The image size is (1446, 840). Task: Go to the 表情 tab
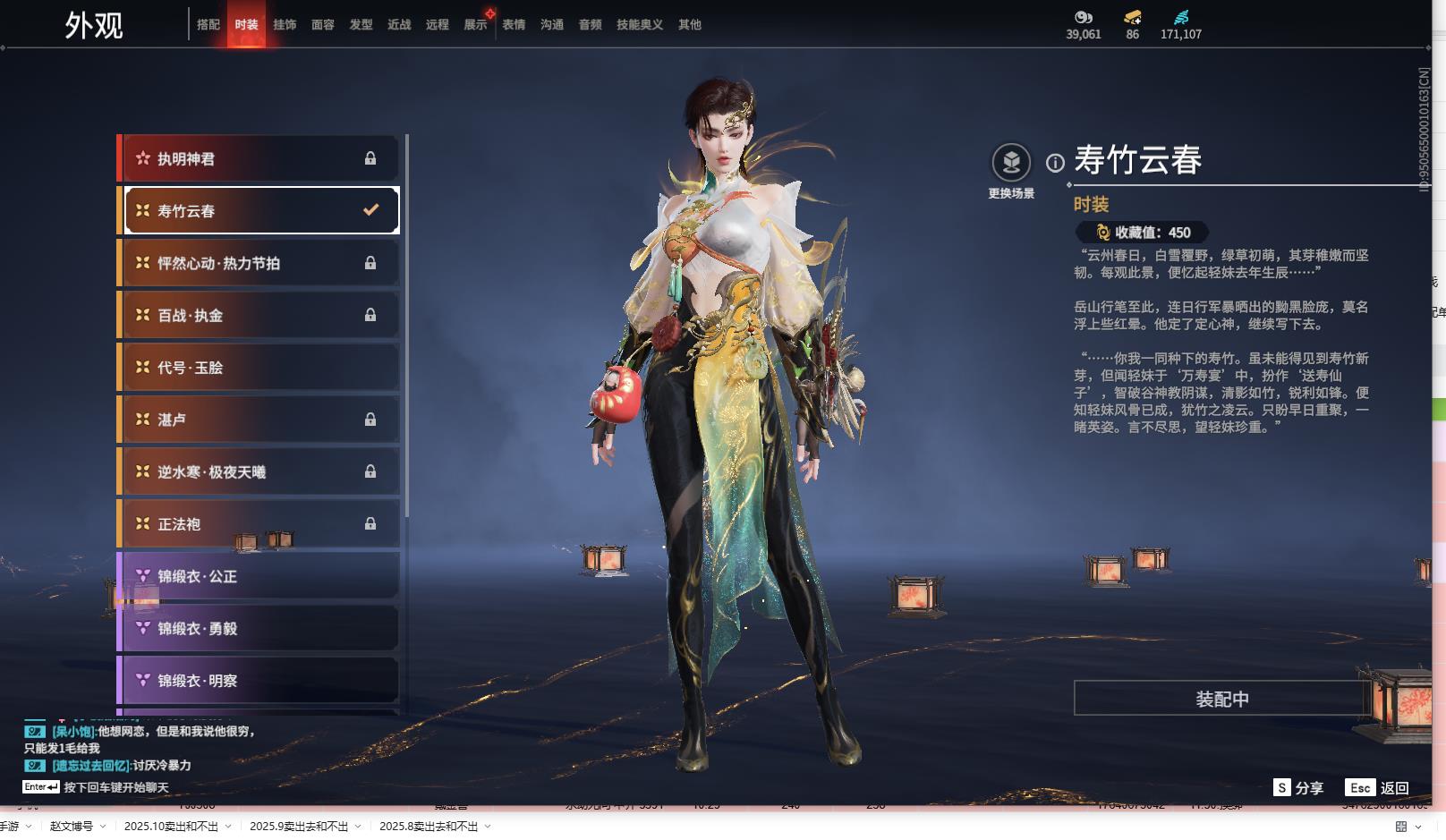pyautogui.click(x=514, y=25)
